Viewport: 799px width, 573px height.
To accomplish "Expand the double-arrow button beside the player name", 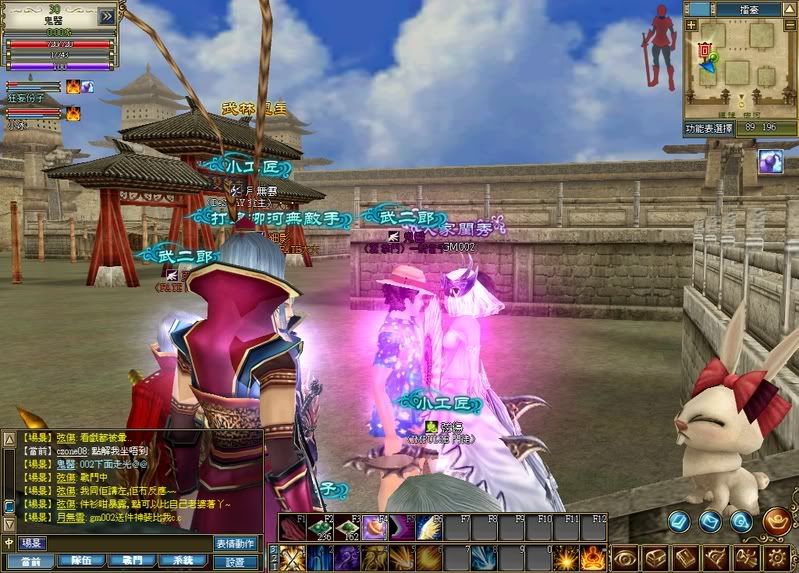I will point(105,17).
